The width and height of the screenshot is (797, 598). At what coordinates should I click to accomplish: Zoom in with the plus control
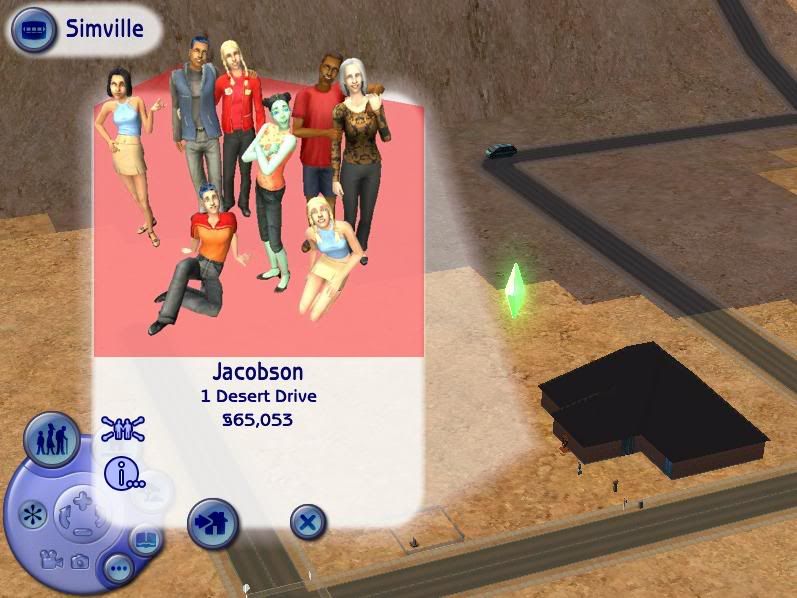click(x=82, y=500)
